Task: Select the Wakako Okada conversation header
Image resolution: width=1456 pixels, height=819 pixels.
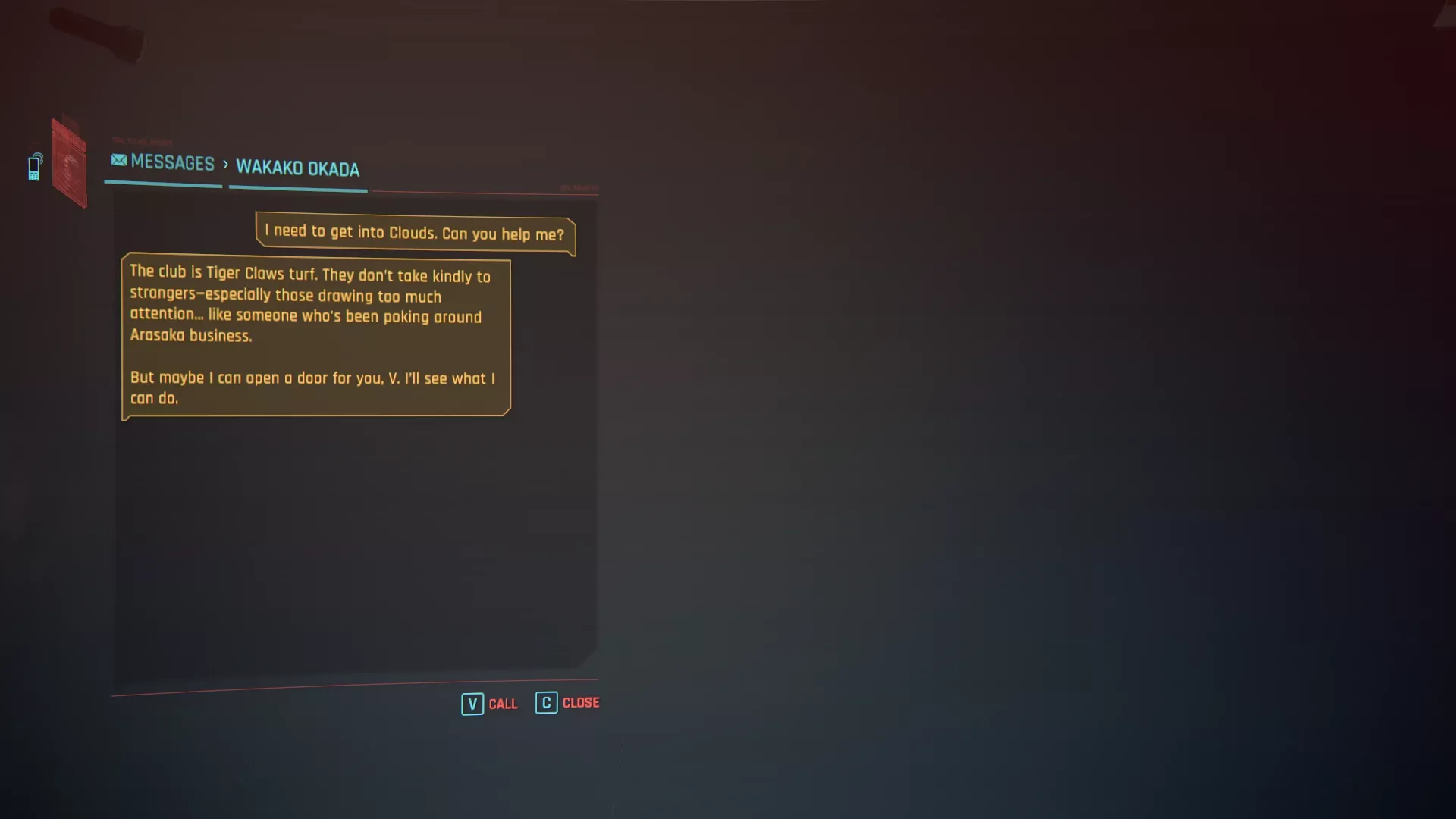Action: pyautogui.click(x=297, y=168)
